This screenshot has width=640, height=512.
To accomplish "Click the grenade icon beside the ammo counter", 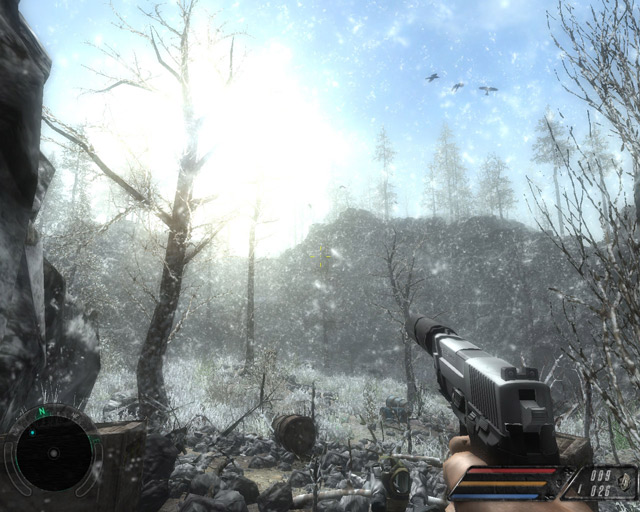I will [x=625, y=482].
